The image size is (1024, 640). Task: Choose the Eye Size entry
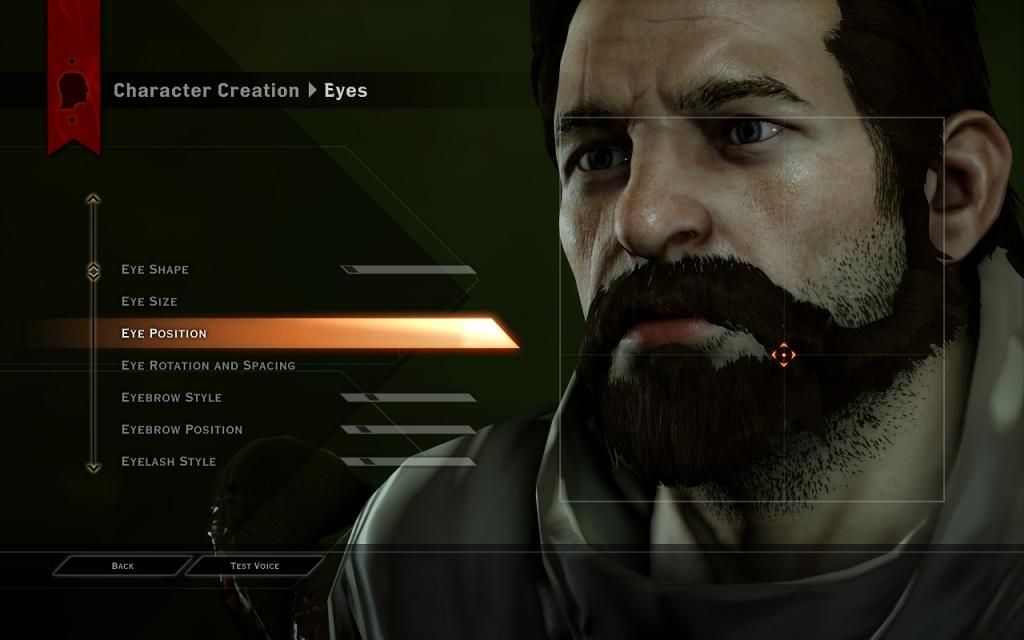click(x=149, y=302)
